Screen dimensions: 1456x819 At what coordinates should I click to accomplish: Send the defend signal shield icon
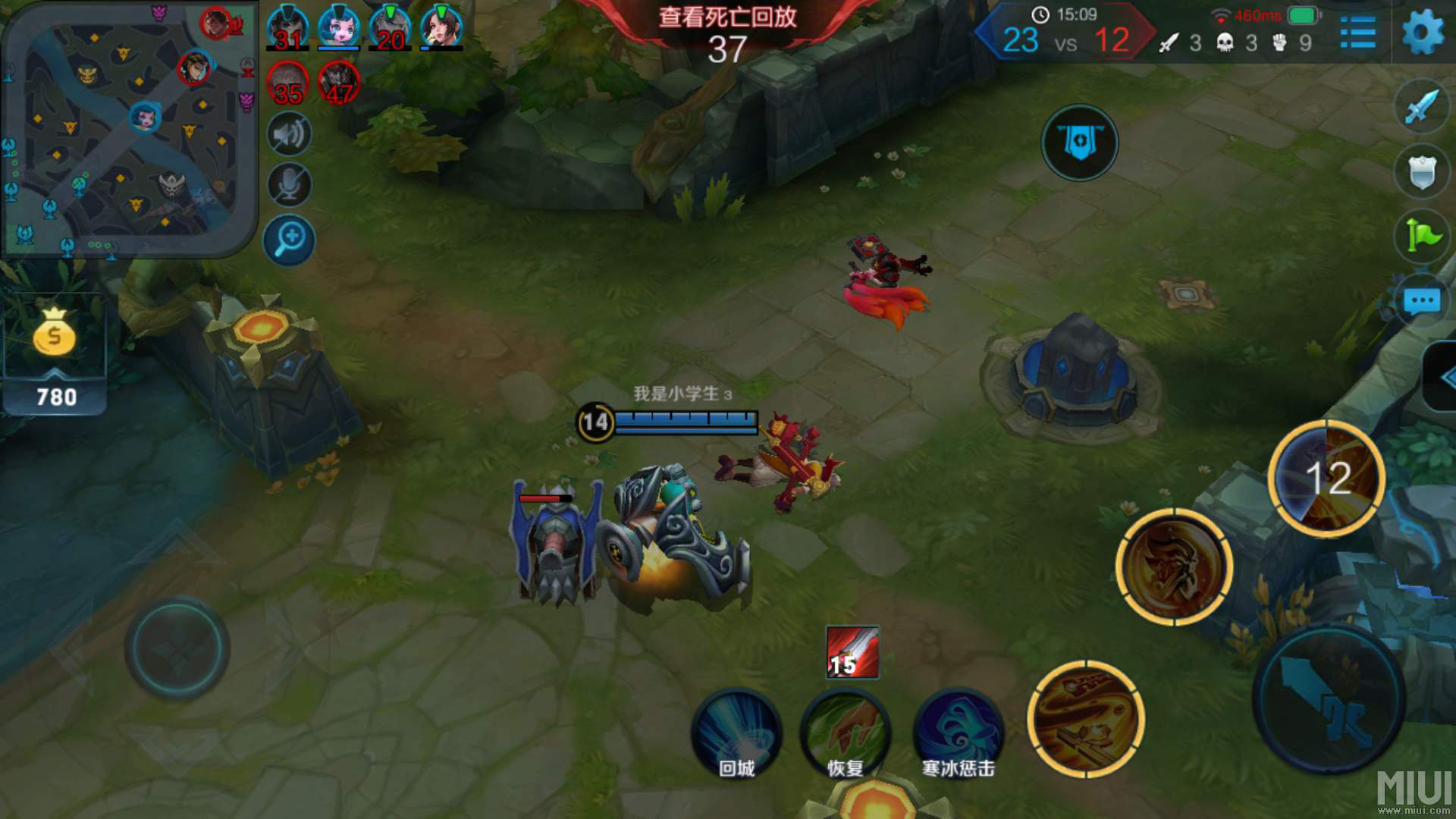click(1421, 171)
